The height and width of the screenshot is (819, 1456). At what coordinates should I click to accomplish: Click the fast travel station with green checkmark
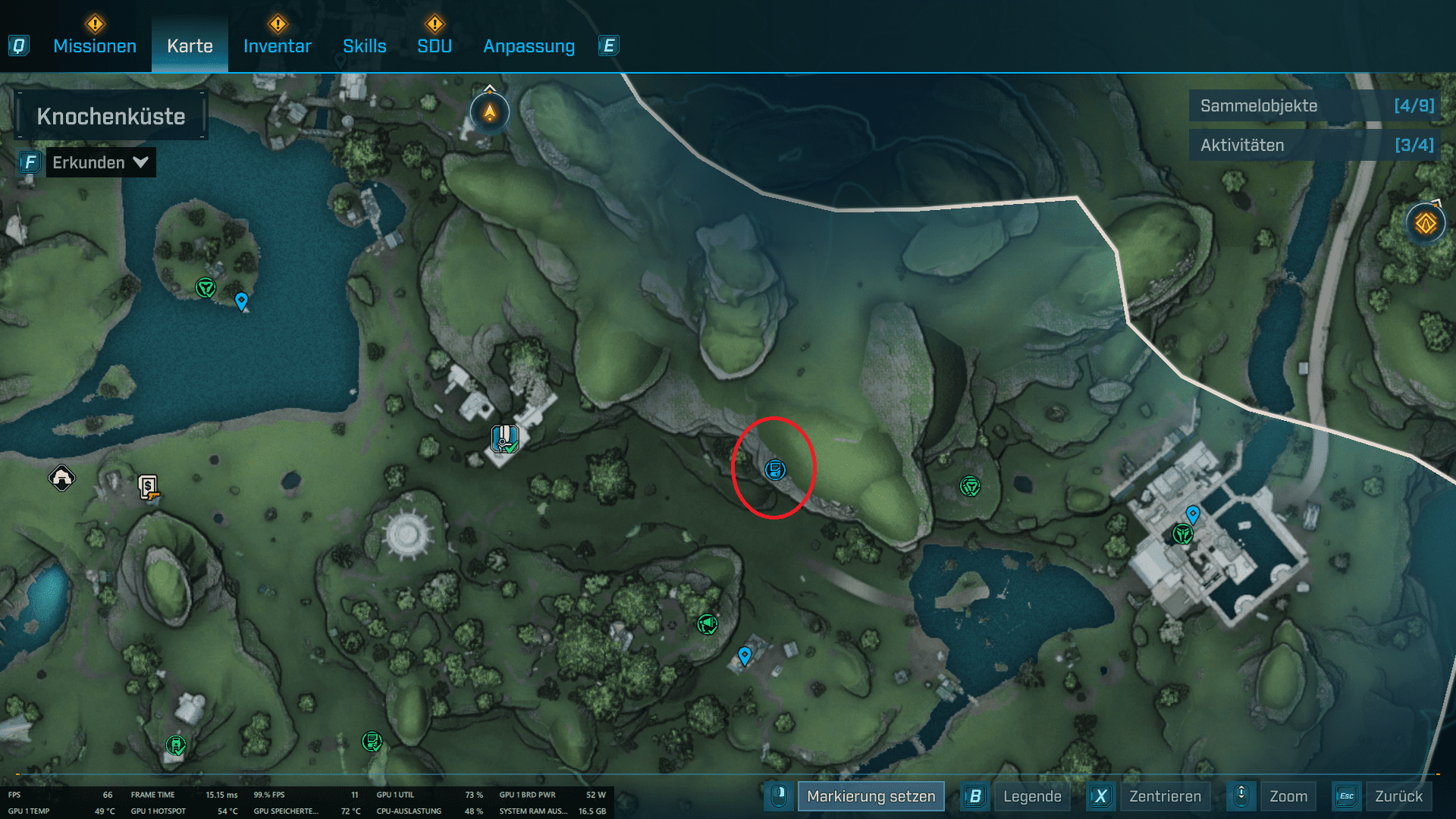click(504, 438)
